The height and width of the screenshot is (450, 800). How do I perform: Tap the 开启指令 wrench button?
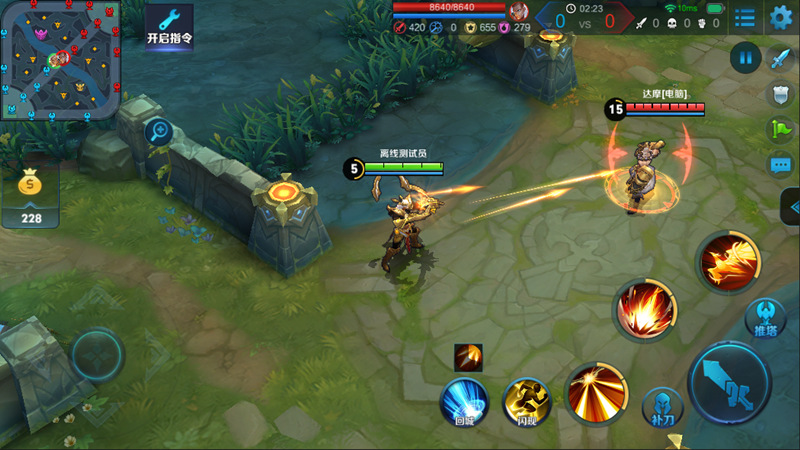point(169,24)
